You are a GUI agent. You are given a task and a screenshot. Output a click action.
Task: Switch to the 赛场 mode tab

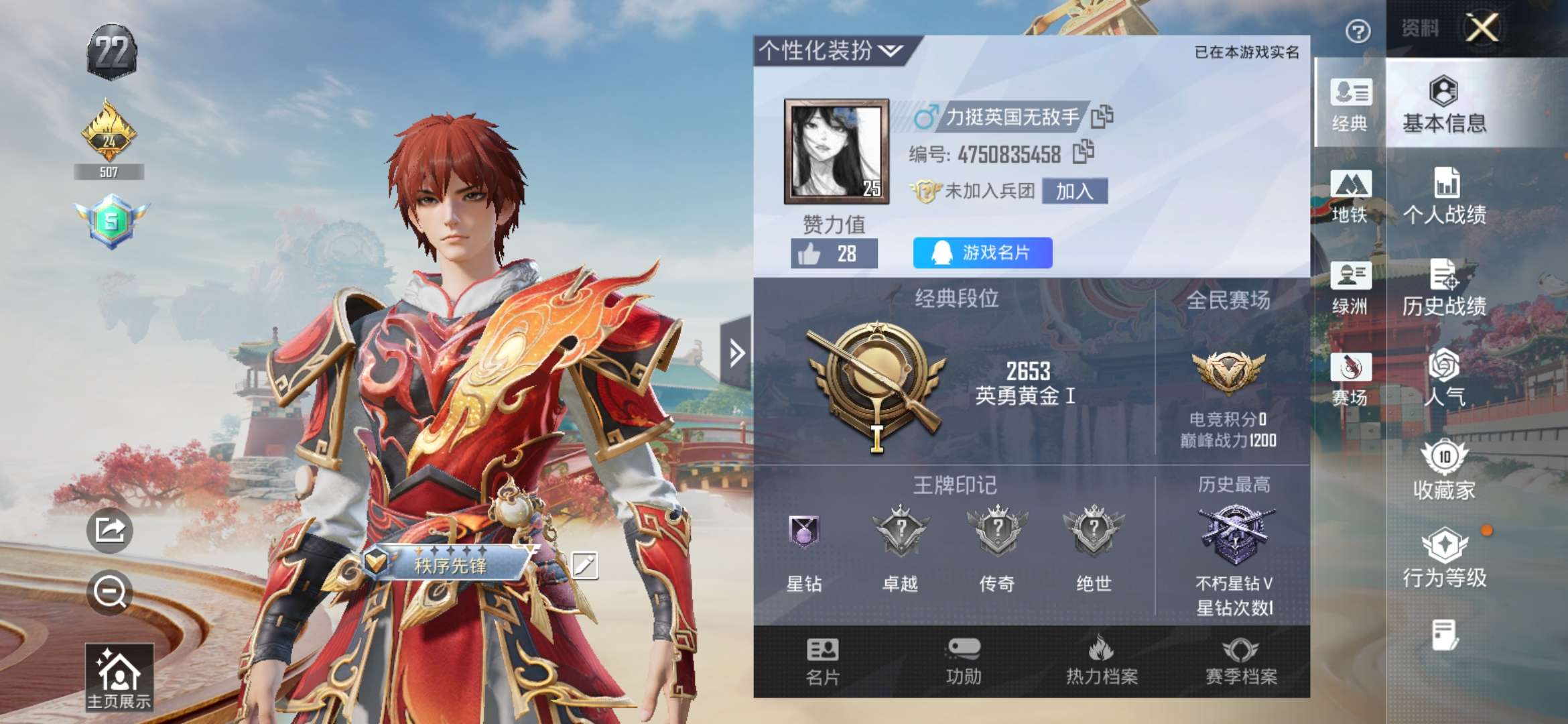1350,379
